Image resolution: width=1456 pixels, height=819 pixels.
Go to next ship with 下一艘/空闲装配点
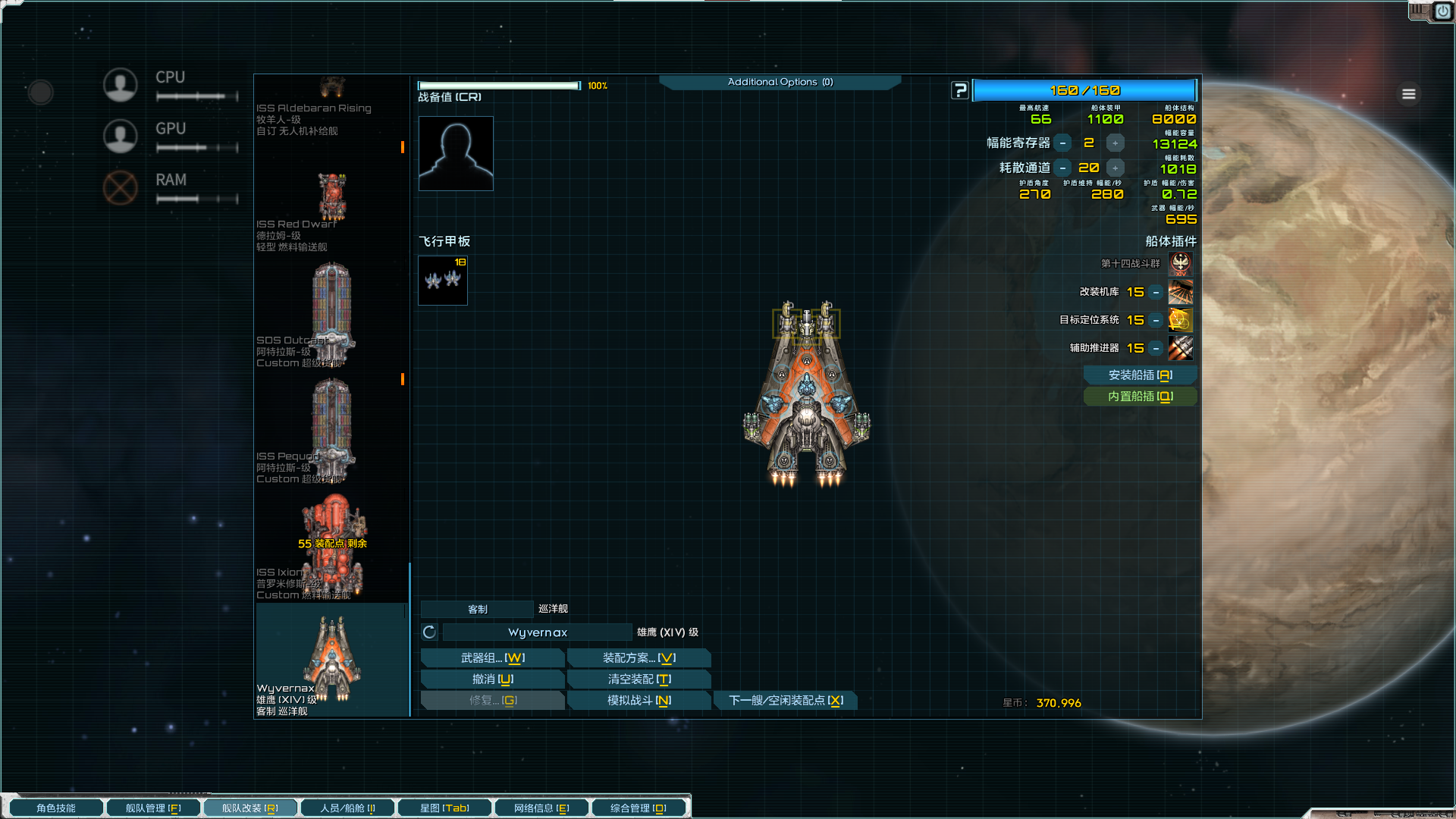[x=786, y=701]
